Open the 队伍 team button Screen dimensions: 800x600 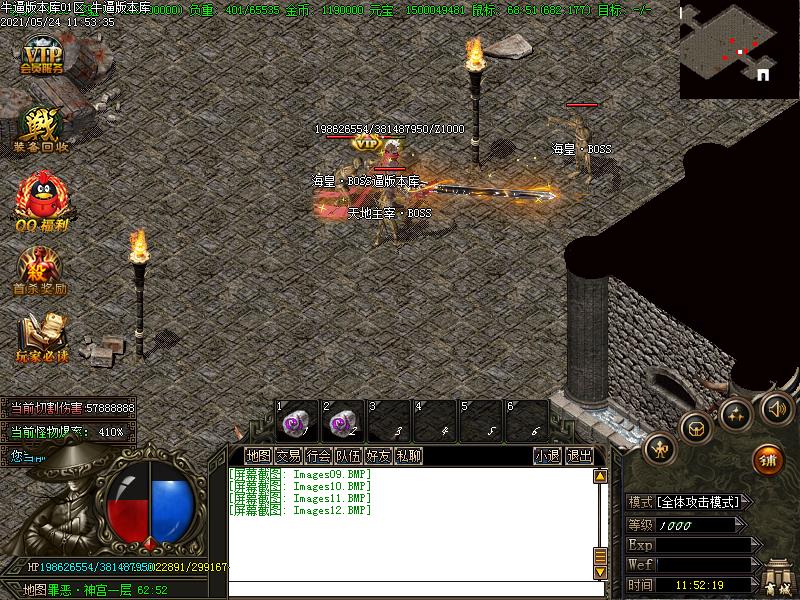point(348,456)
